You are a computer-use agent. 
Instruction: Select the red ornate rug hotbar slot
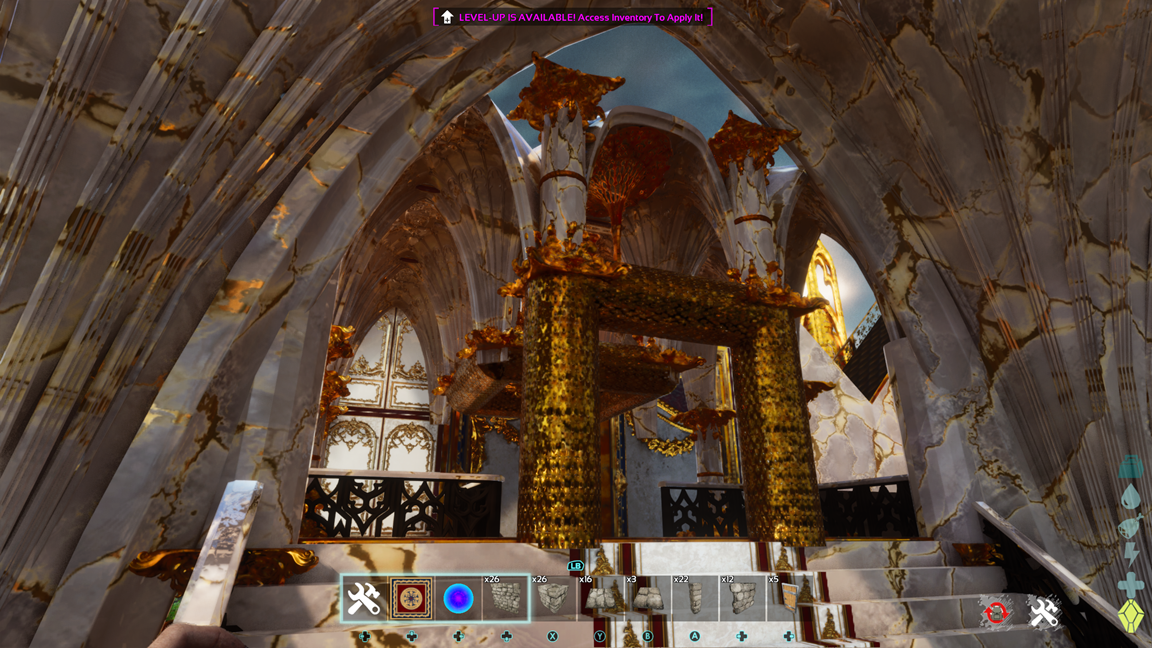pyautogui.click(x=411, y=599)
